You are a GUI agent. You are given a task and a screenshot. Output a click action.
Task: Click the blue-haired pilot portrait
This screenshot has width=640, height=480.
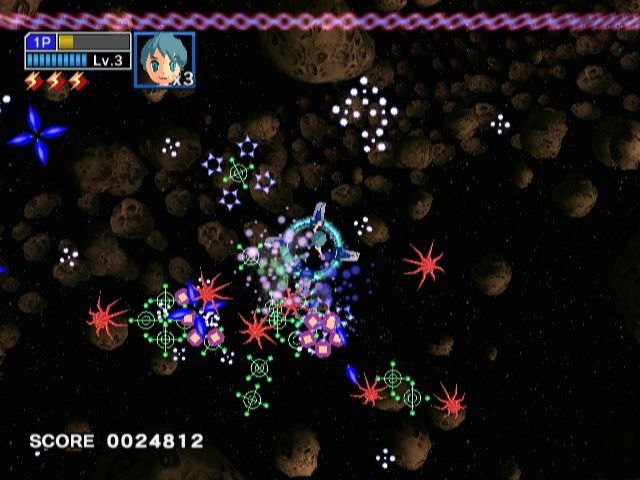[161, 60]
